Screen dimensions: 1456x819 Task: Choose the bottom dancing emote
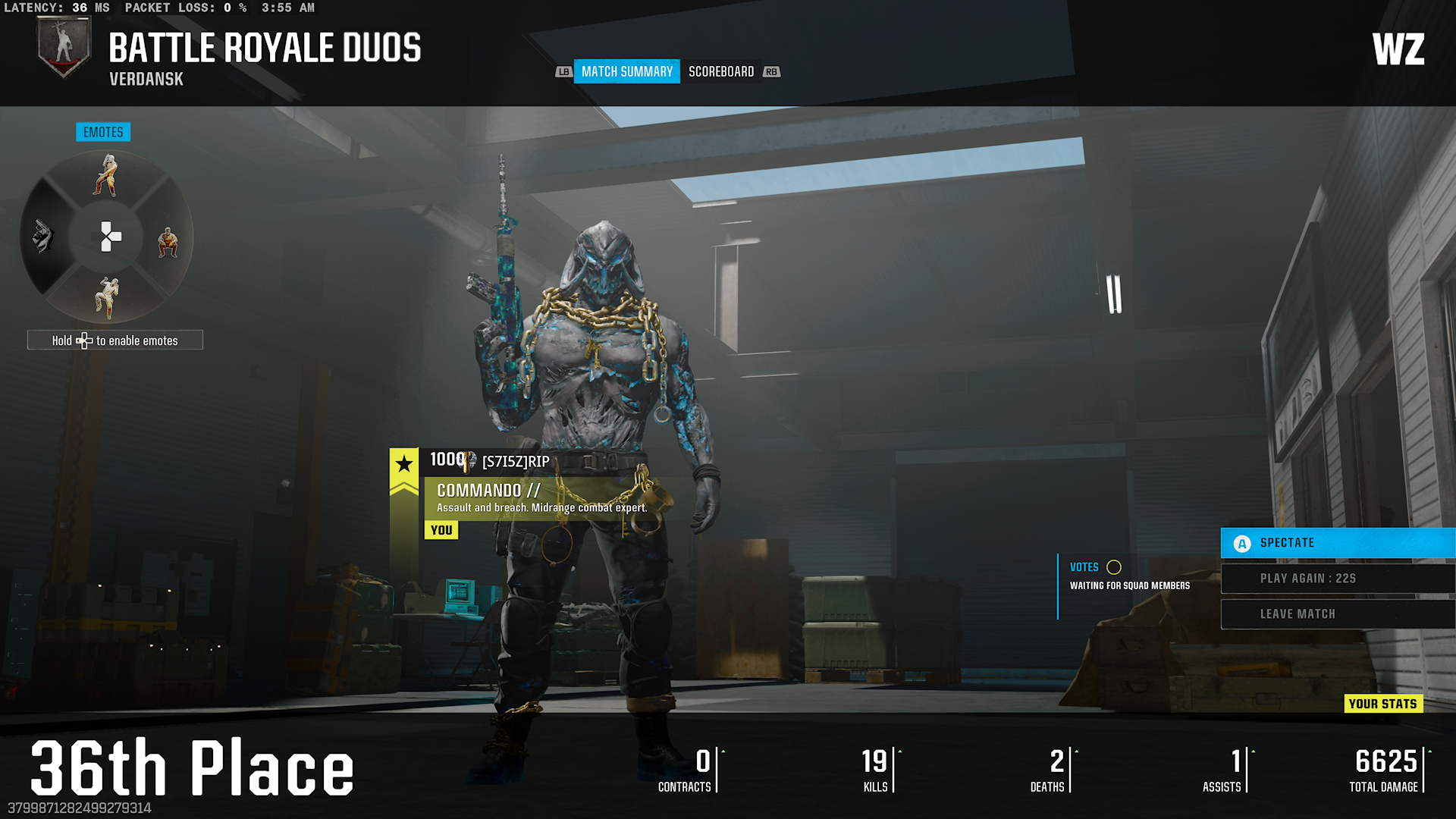pyautogui.click(x=107, y=297)
